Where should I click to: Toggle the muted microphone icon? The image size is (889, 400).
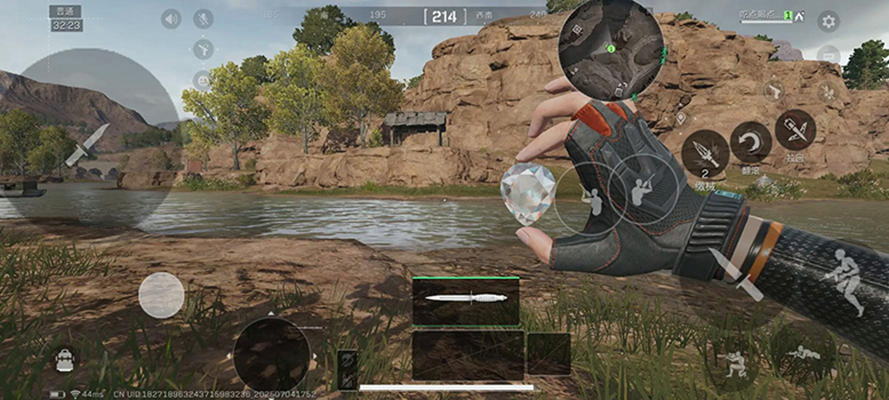click(203, 19)
